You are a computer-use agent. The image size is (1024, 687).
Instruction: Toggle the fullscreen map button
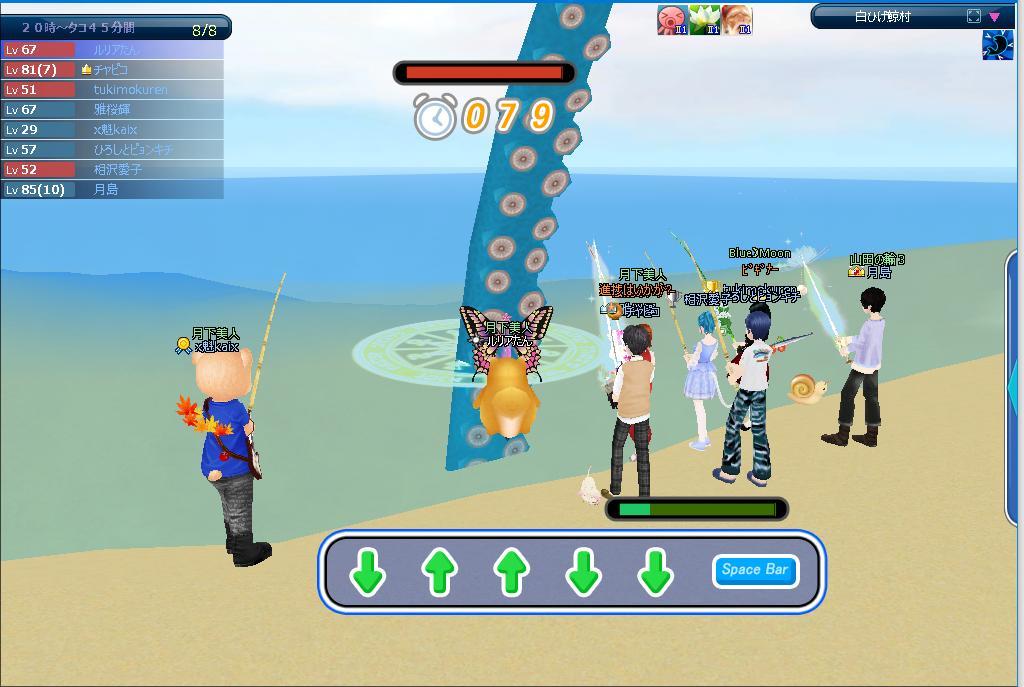pos(974,16)
